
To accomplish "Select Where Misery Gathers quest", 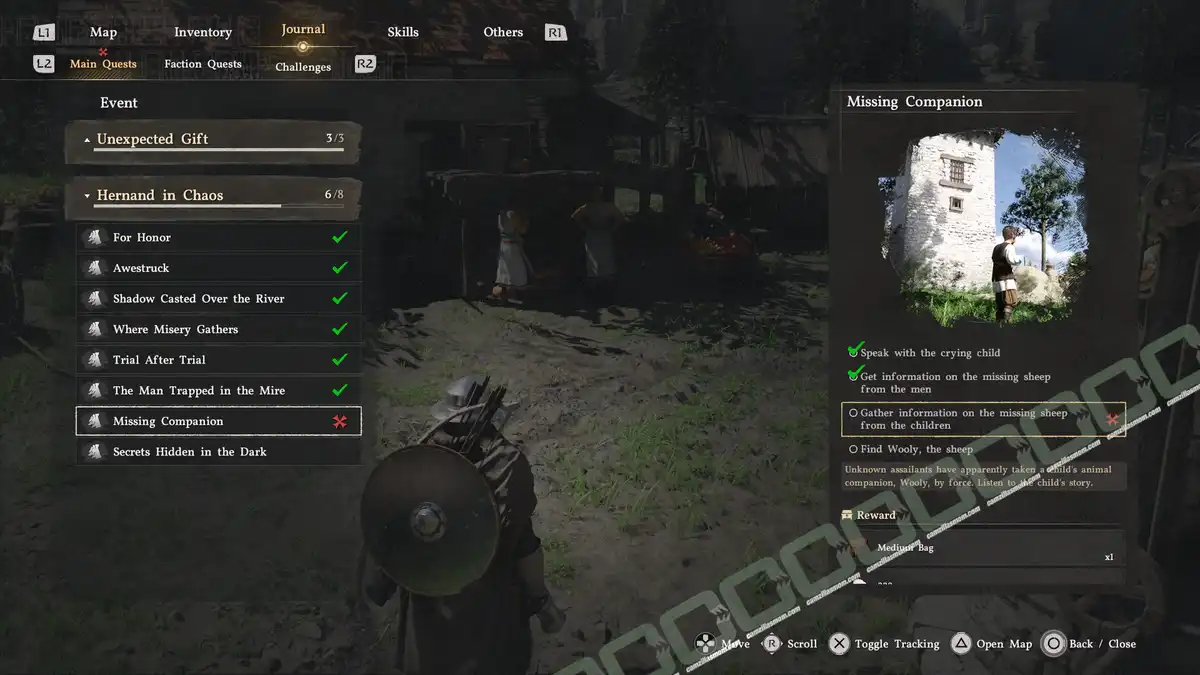I will click(x=218, y=329).
